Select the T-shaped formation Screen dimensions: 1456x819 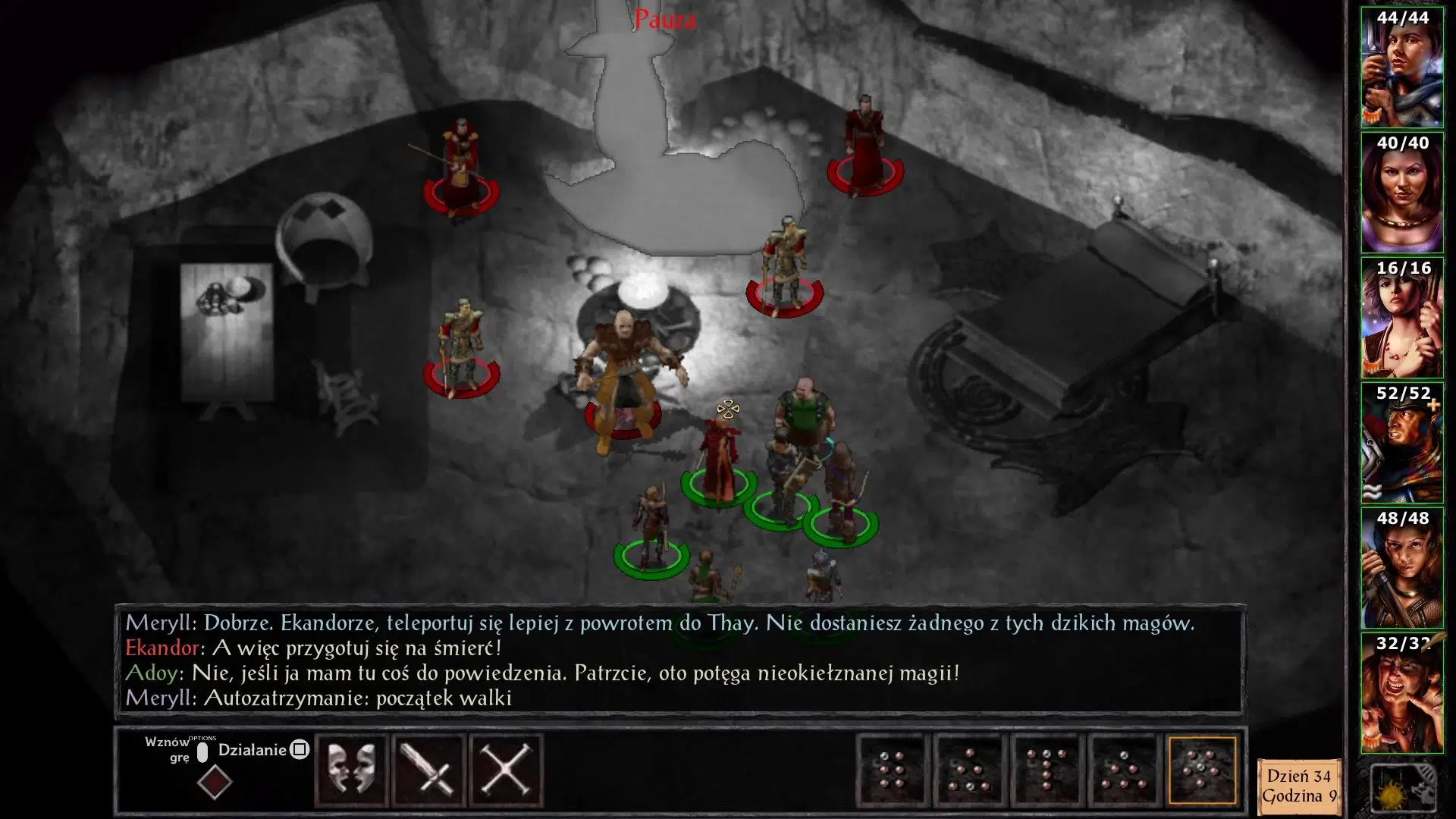(1046, 771)
